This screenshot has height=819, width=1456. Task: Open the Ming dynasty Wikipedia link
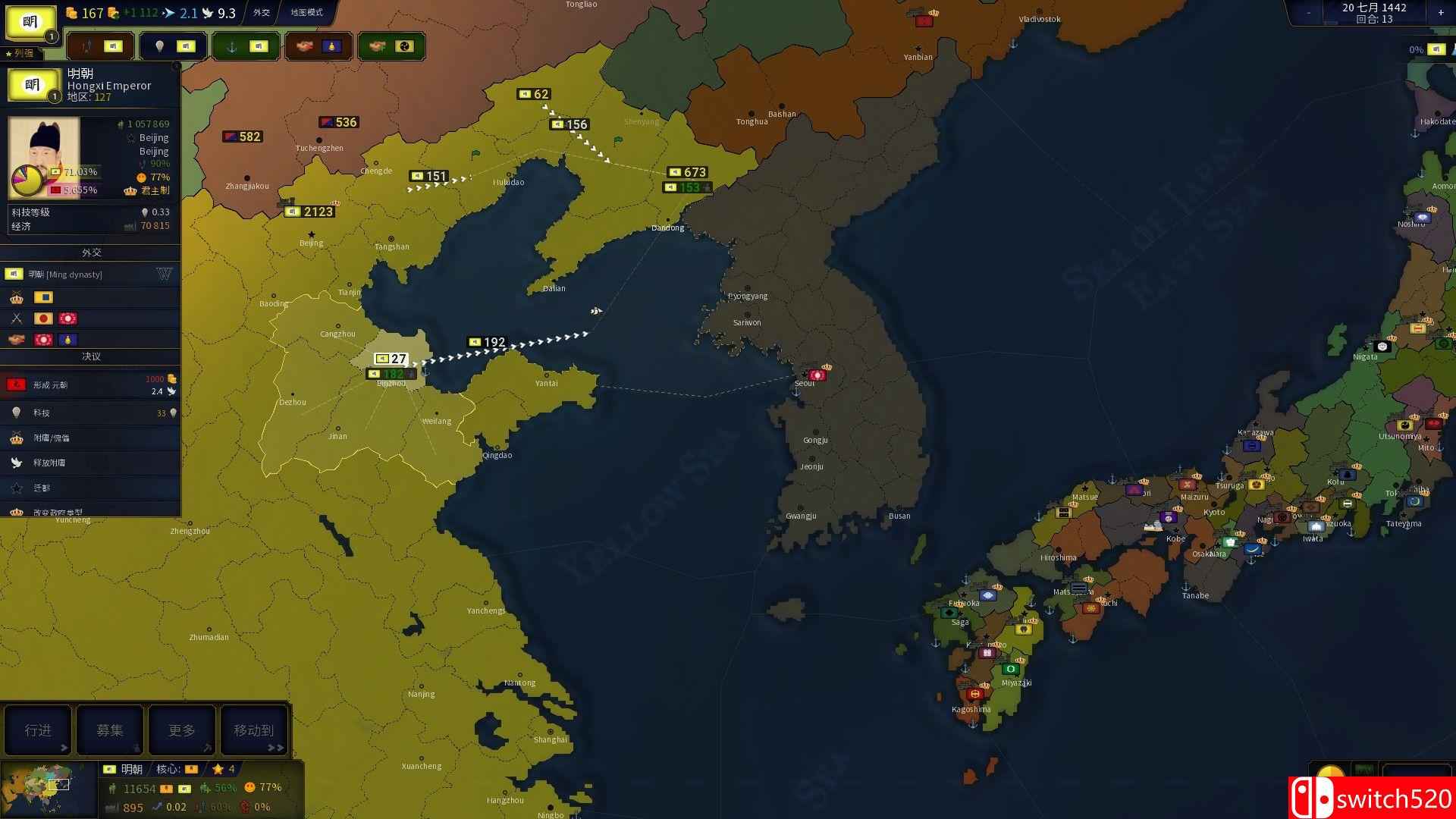pos(163,274)
